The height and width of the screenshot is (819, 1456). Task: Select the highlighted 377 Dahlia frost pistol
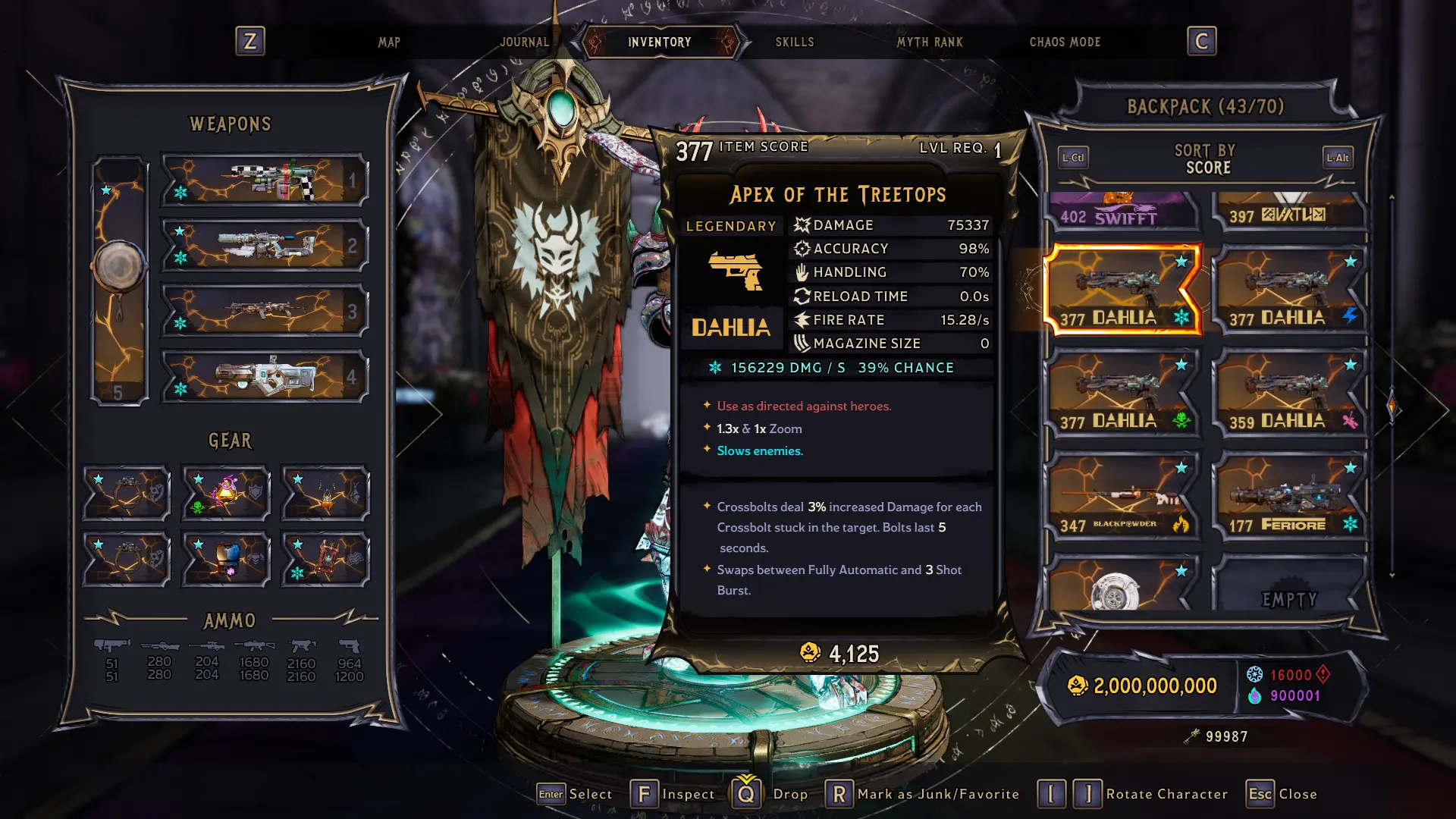coord(1122,290)
